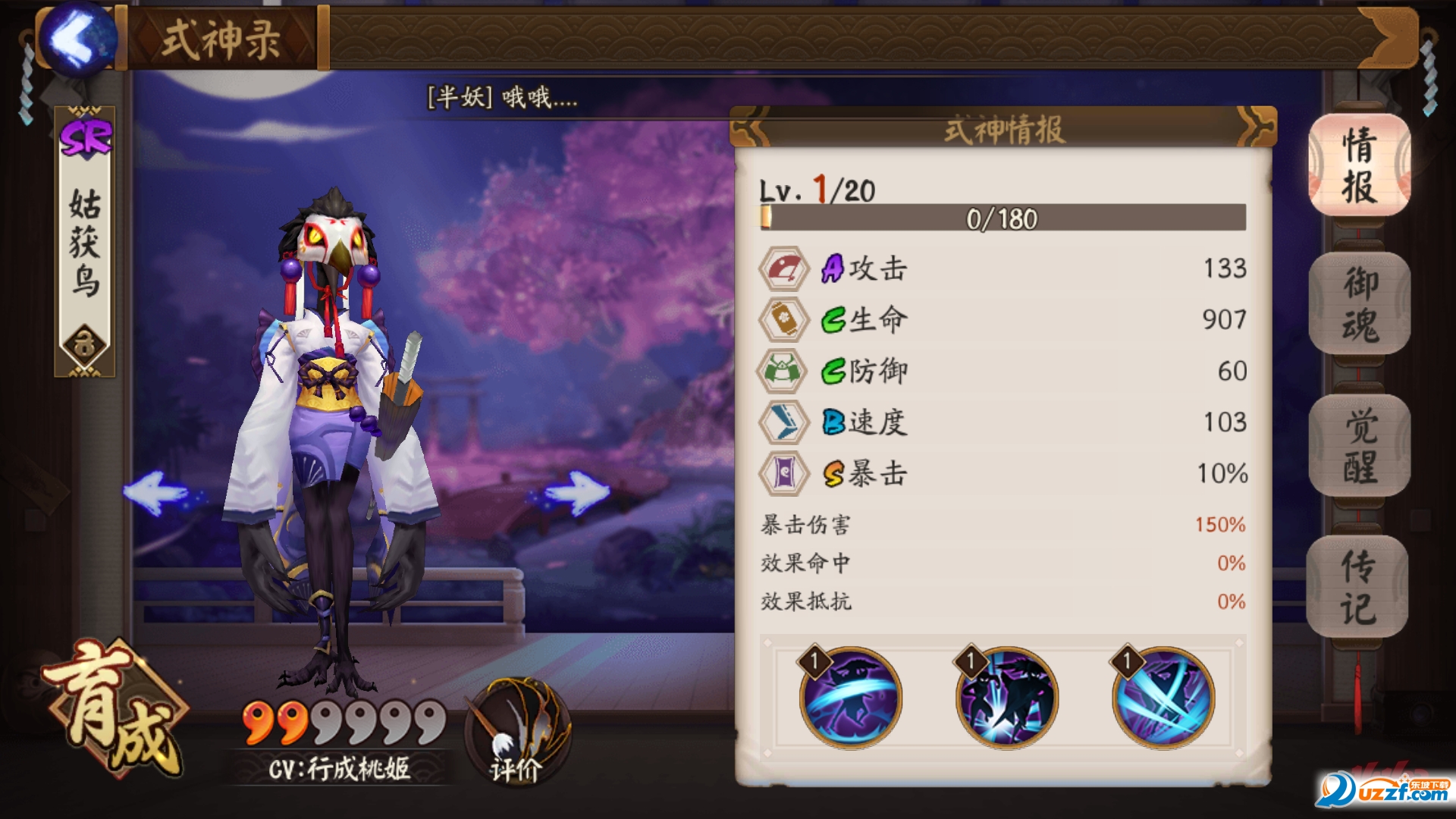Click the SR rarity name banner

[x=85, y=241]
